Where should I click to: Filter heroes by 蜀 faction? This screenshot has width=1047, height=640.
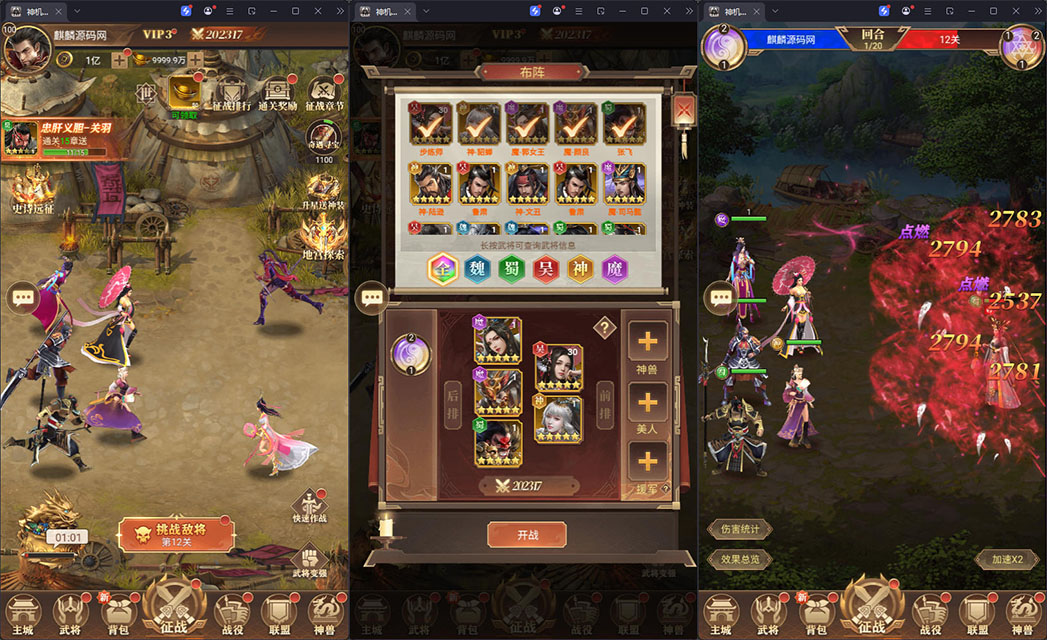[x=512, y=269]
